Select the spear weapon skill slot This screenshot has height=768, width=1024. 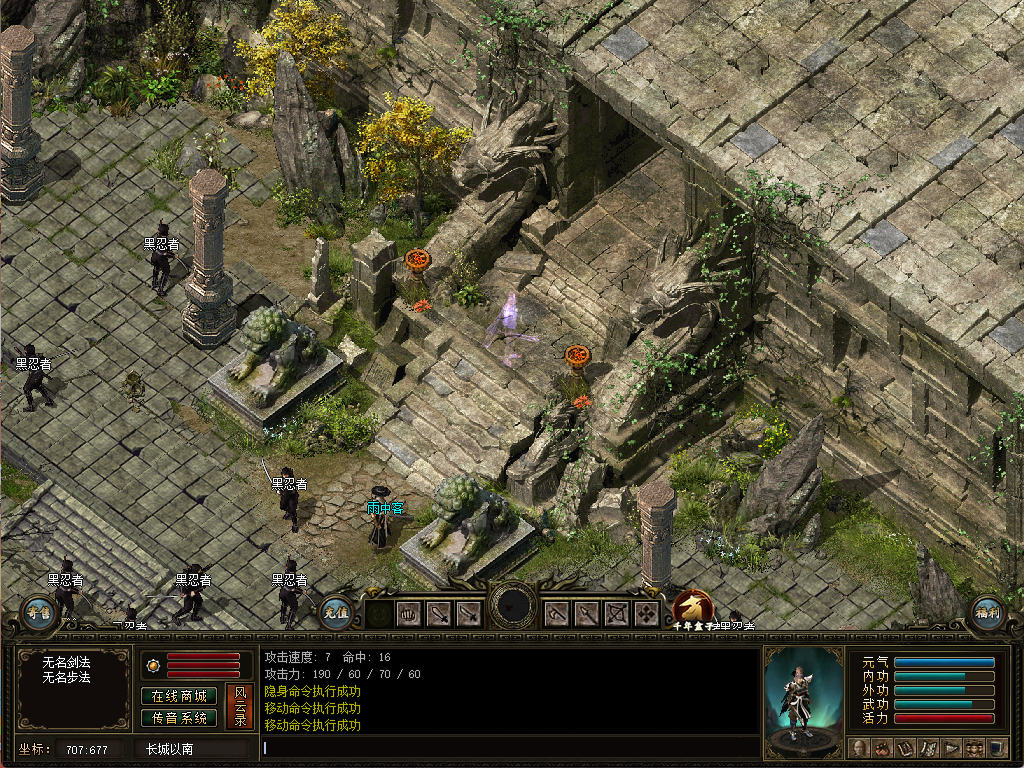pyautogui.click(x=587, y=614)
